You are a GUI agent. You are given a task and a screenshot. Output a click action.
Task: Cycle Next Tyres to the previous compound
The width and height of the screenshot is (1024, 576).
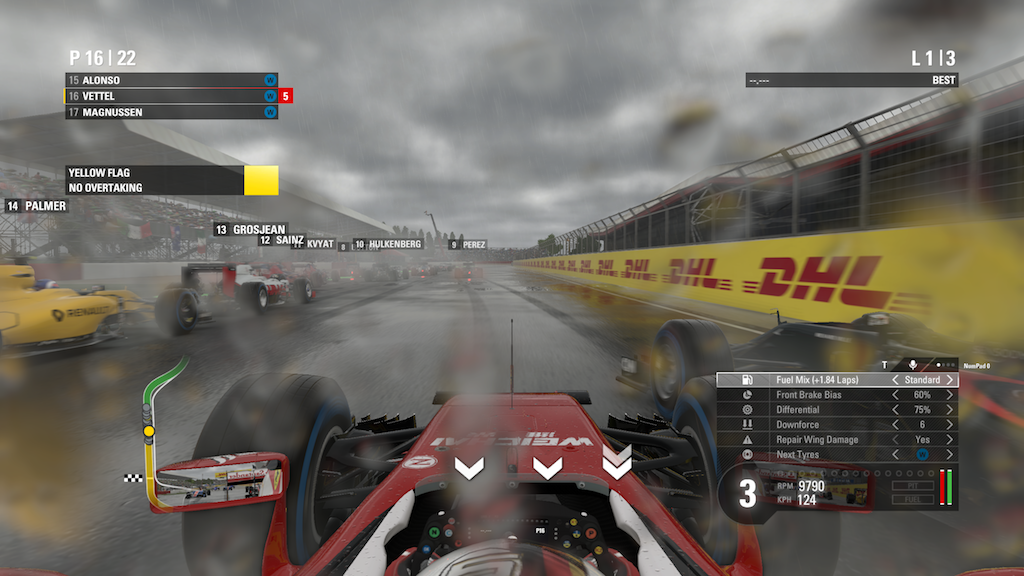click(x=895, y=455)
